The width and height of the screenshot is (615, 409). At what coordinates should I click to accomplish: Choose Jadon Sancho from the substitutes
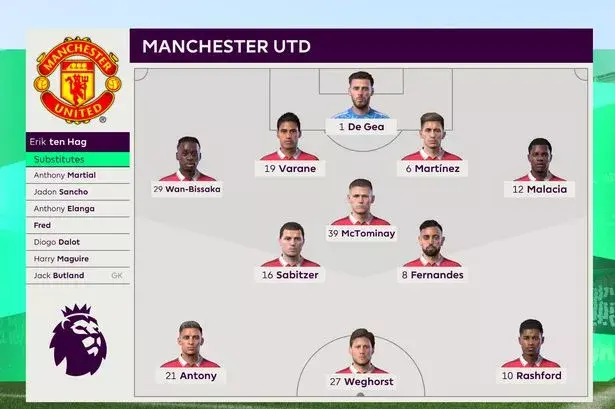click(x=78, y=192)
